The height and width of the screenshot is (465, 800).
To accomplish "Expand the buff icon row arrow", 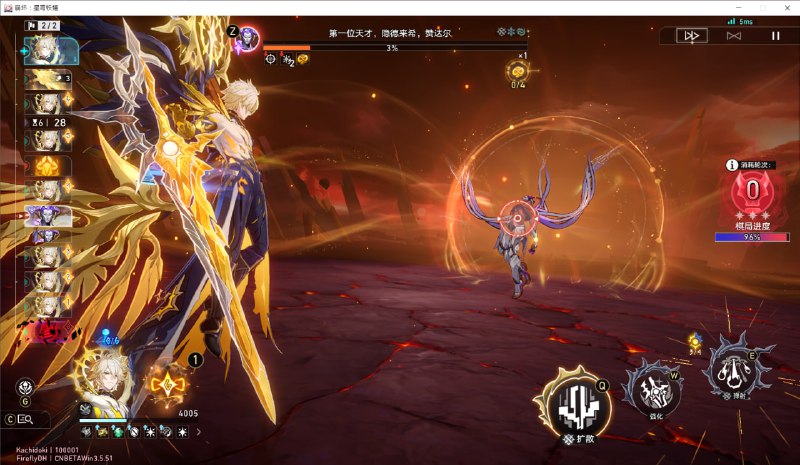I will (198, 432).
